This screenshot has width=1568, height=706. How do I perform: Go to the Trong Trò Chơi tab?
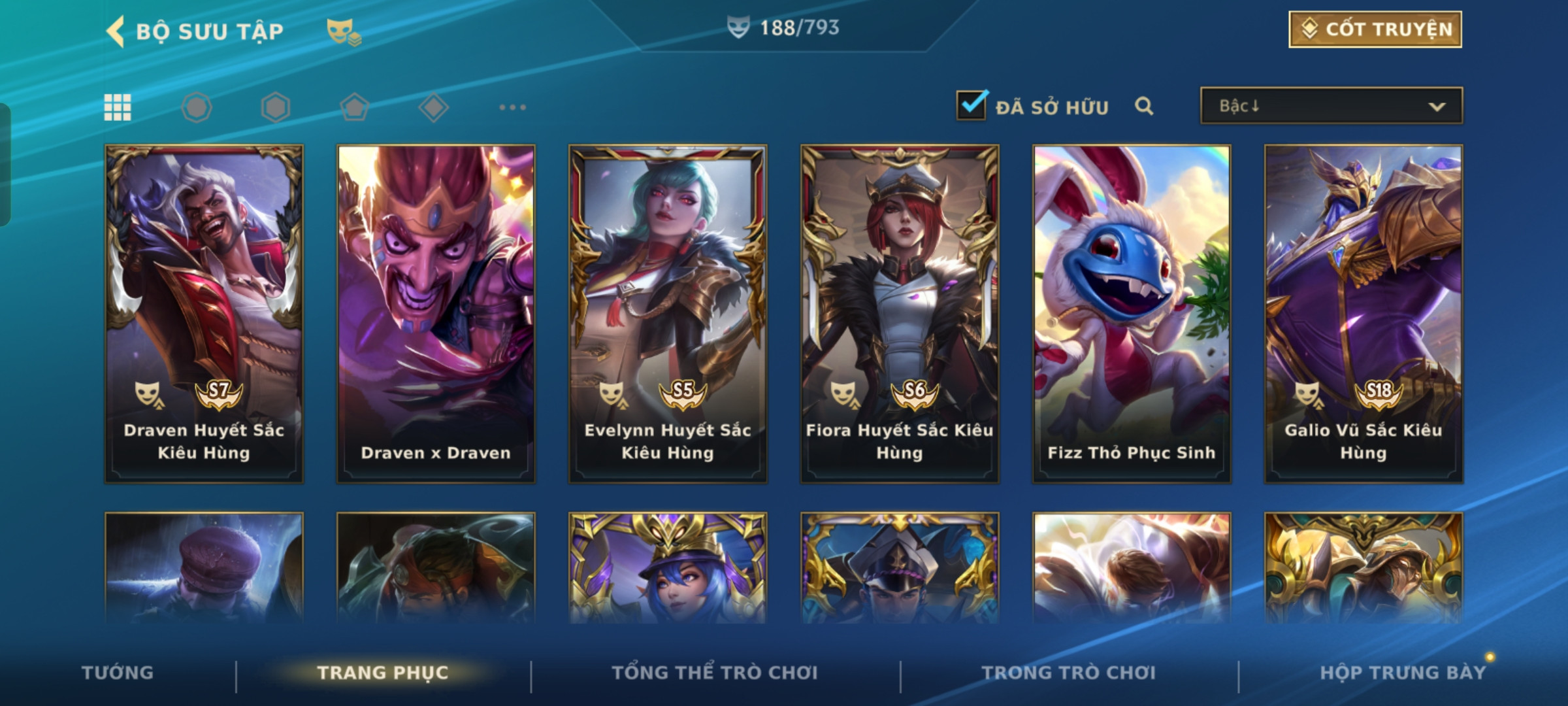coord(1069,673)
